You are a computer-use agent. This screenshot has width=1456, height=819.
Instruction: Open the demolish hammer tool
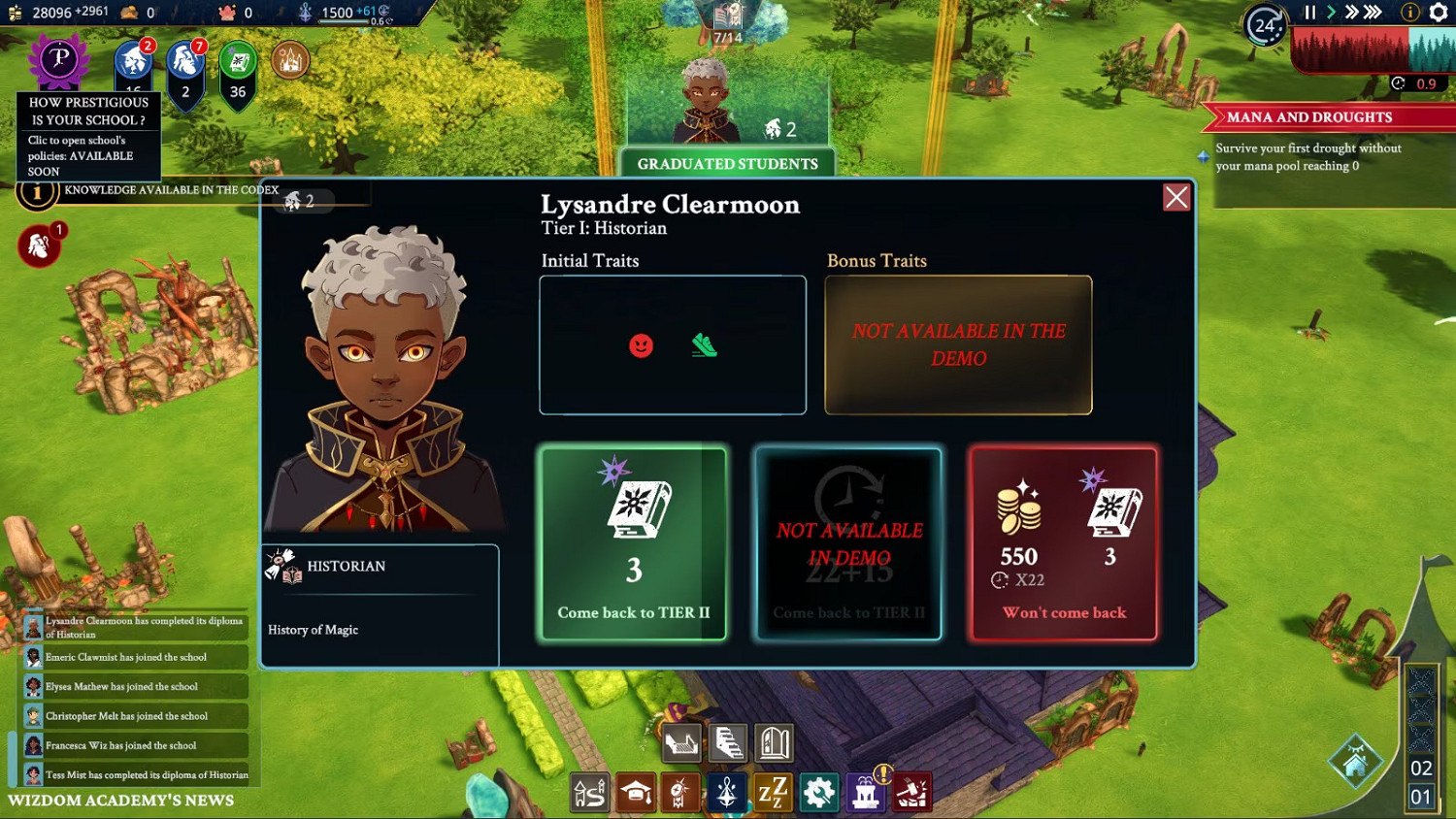(910, 792)
